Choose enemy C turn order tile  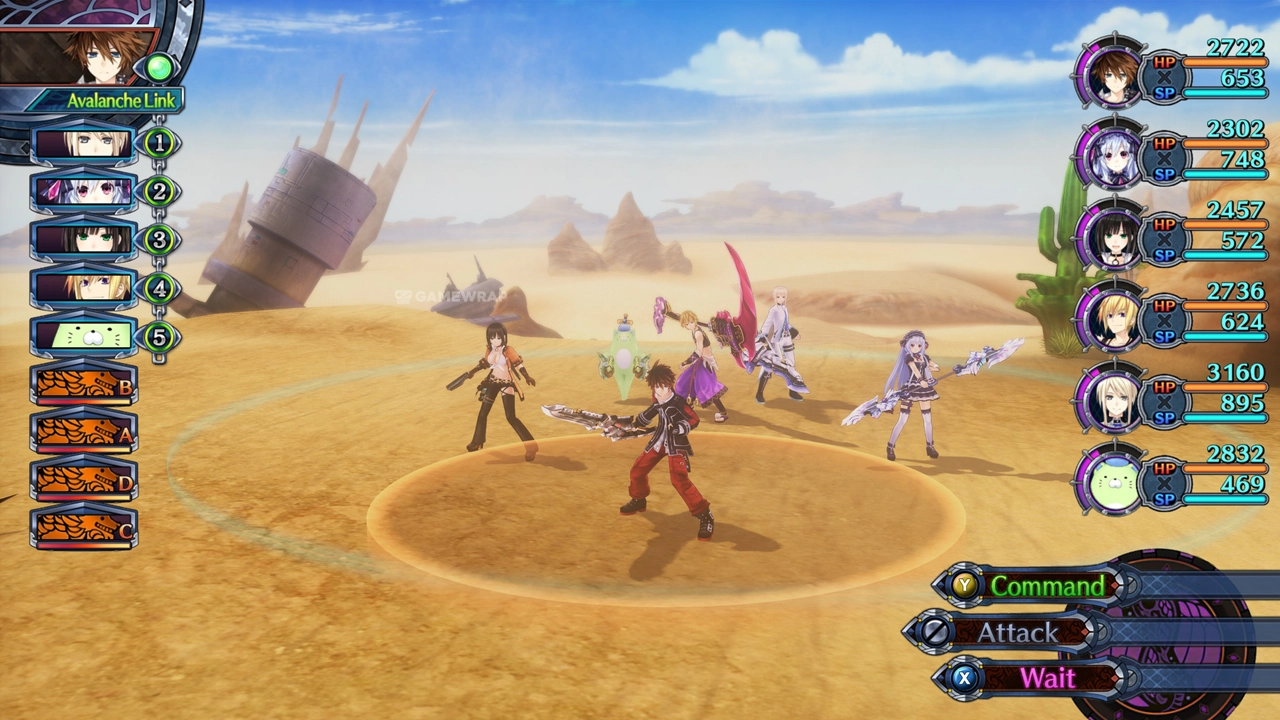point(84,528)
